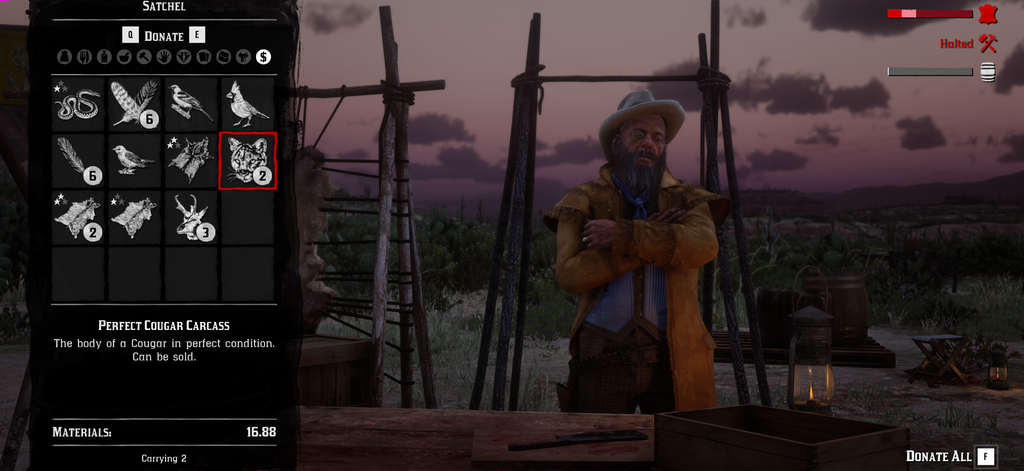Pick the pelt stack showing quantity two
This screenshot has height=471, width=1024.
pyautogui.click(x=79, y=217)
